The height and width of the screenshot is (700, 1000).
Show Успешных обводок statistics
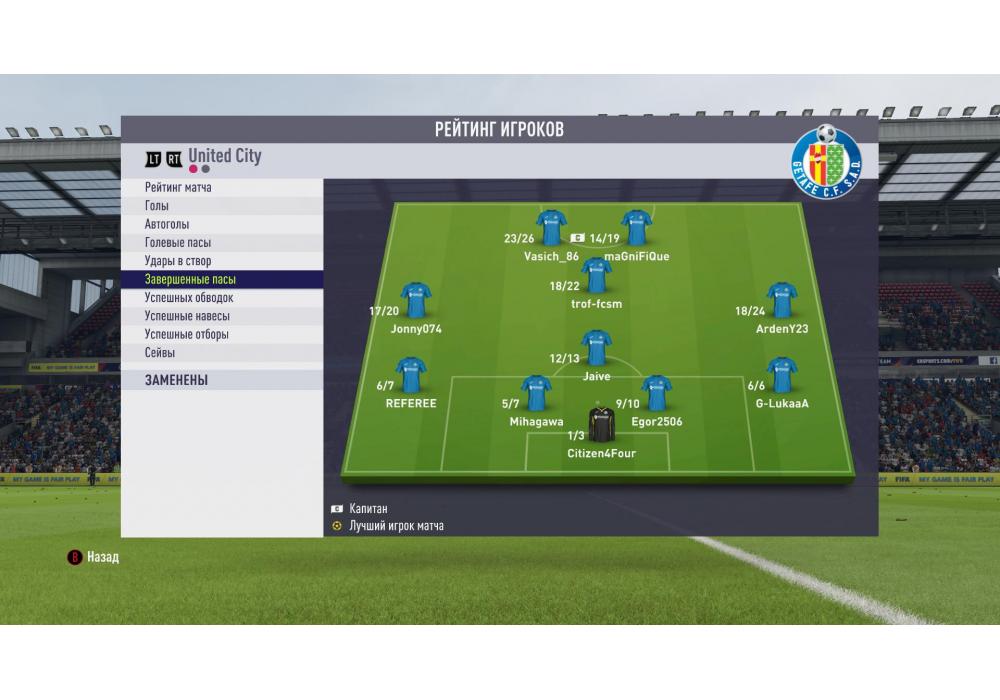(222, 298)
